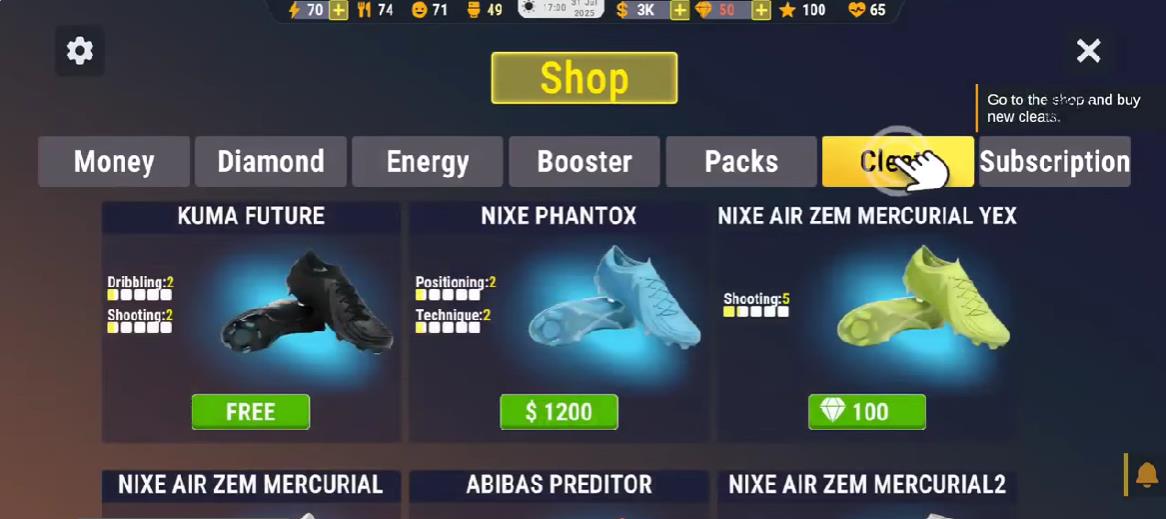The image size is (1166, 519).
Task: Add money using the plus beside 3K
Action: (x=679, y=10)
